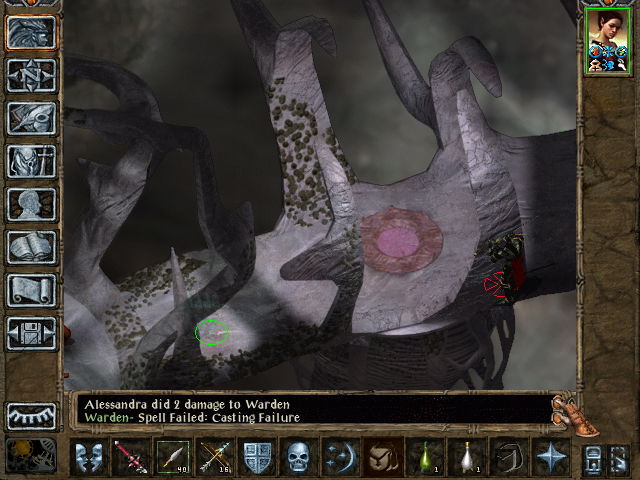Screen dimensions: 640x480
Task: Open the inventory screen
Action: pos(31,161)
